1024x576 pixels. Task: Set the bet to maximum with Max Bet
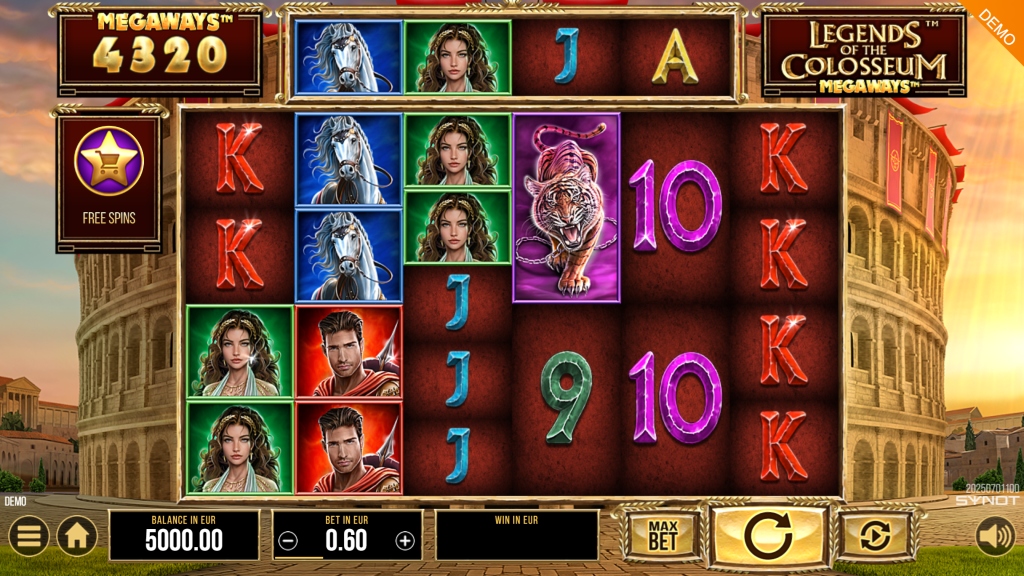click(x=663, y=536)
